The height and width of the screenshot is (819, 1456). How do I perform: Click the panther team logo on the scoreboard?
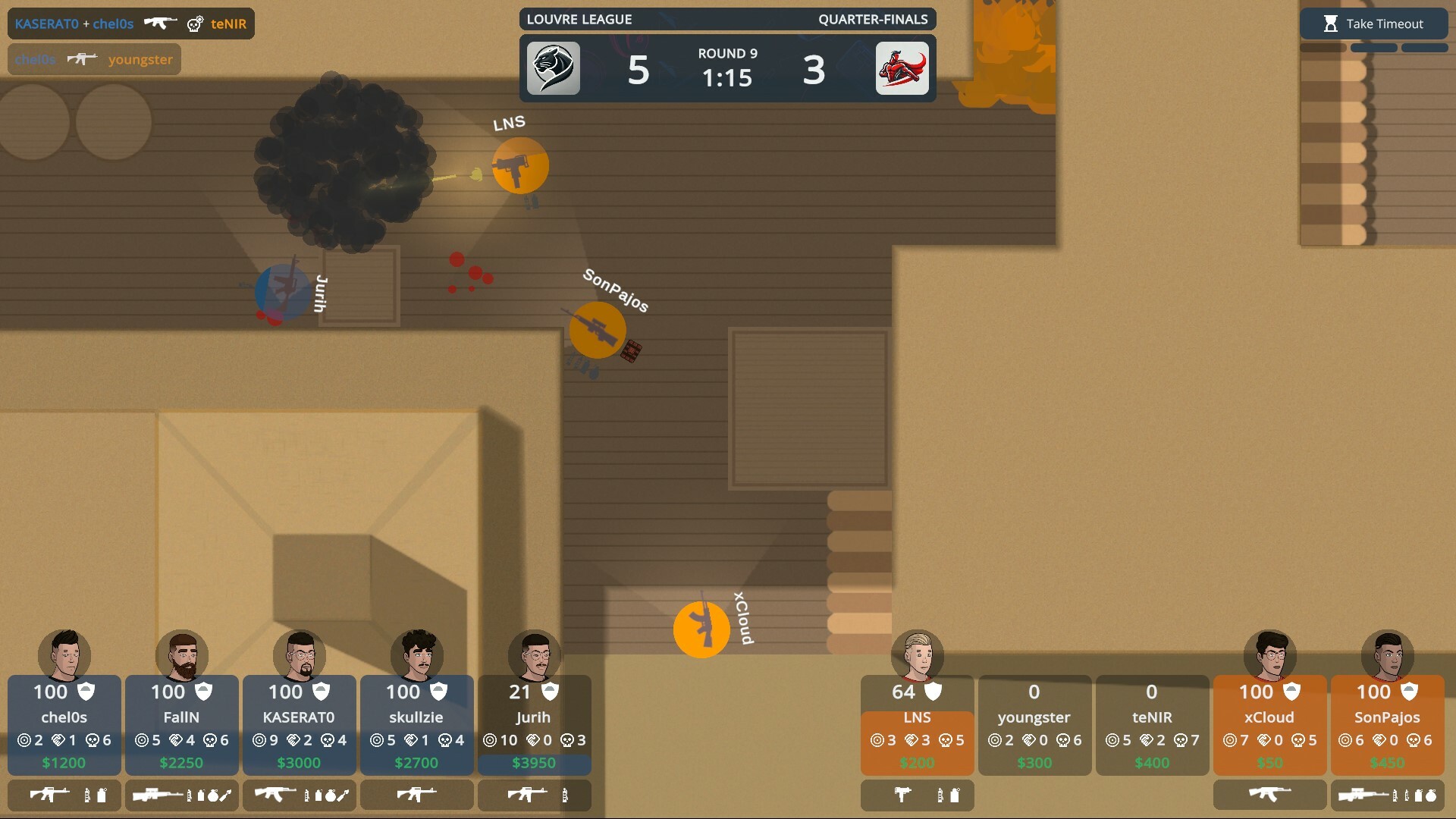coord(554,68)
